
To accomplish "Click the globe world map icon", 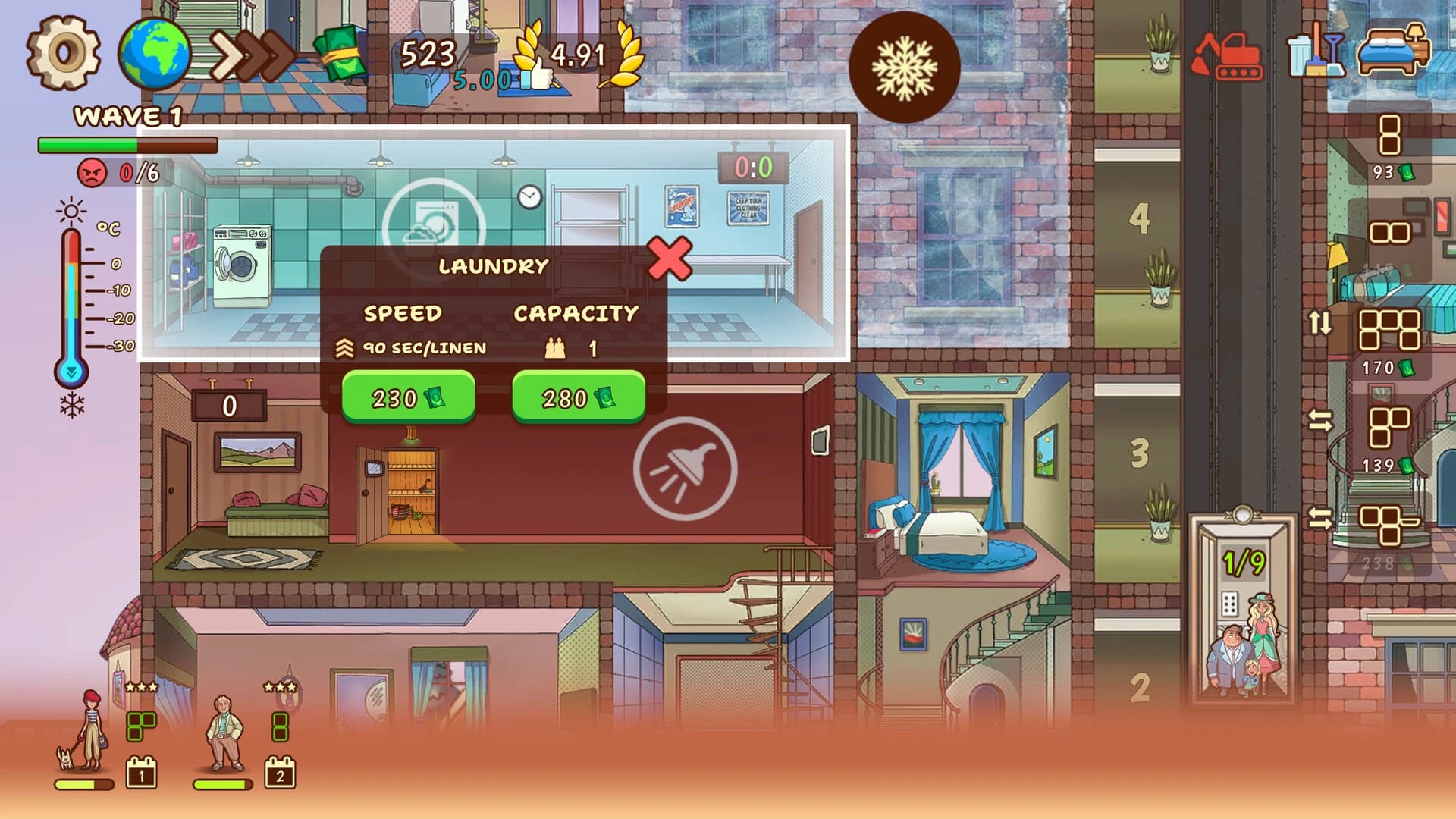I will pyautogui.click(x=154, y=54).
